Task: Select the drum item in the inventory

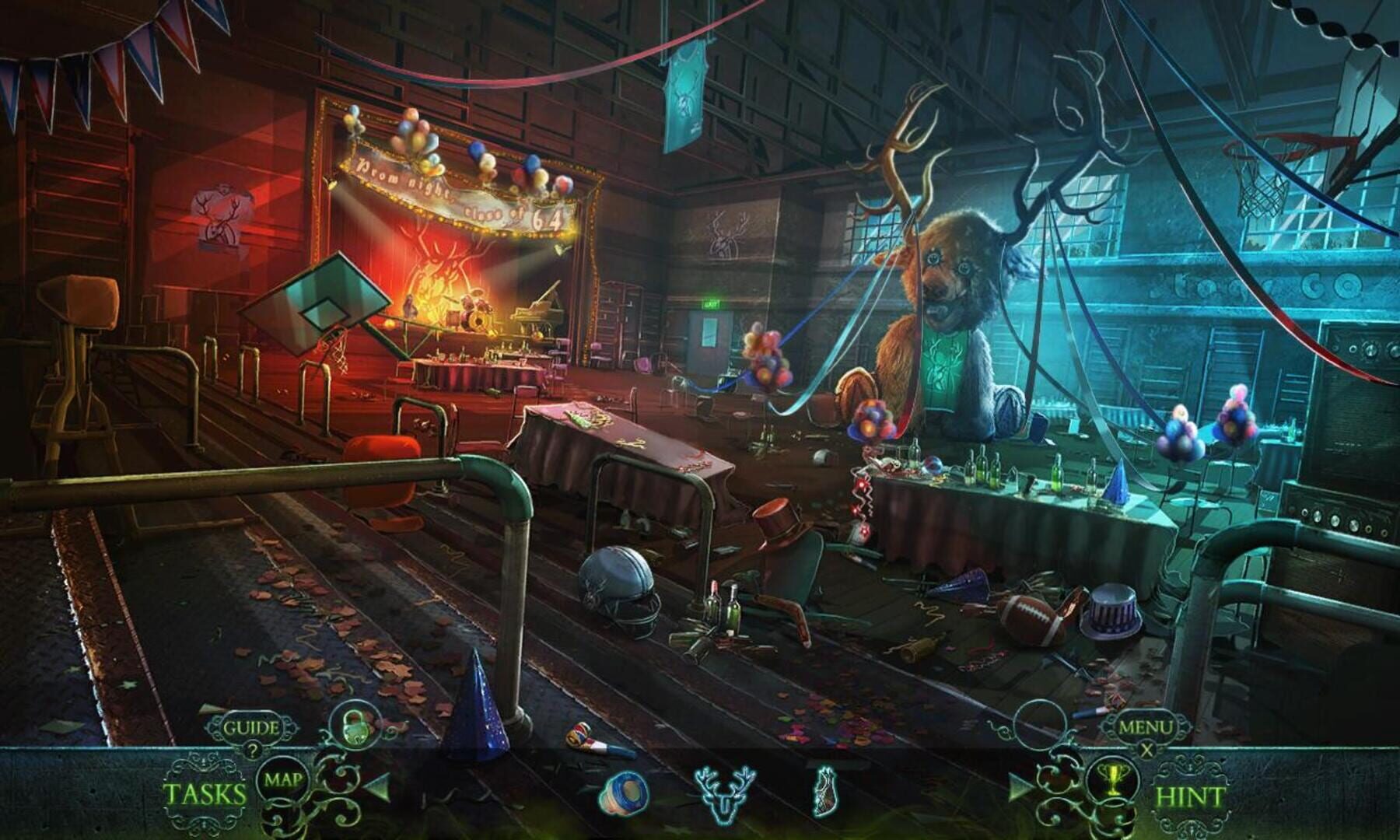Action: pos(628,793)
